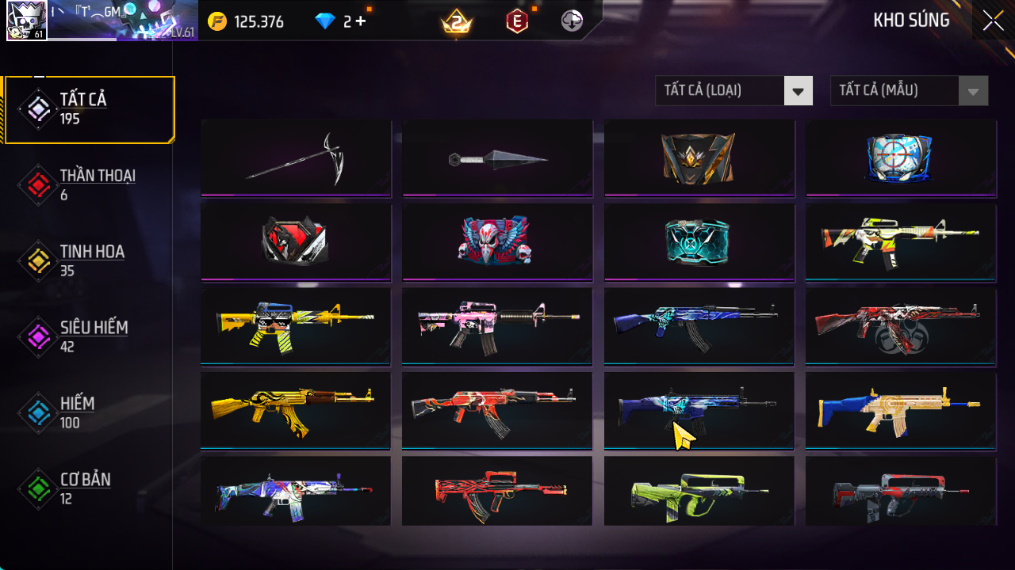Open the gold crown rank icon
The height and width of the screenshot is (570, 1015).
coord(457,21)
